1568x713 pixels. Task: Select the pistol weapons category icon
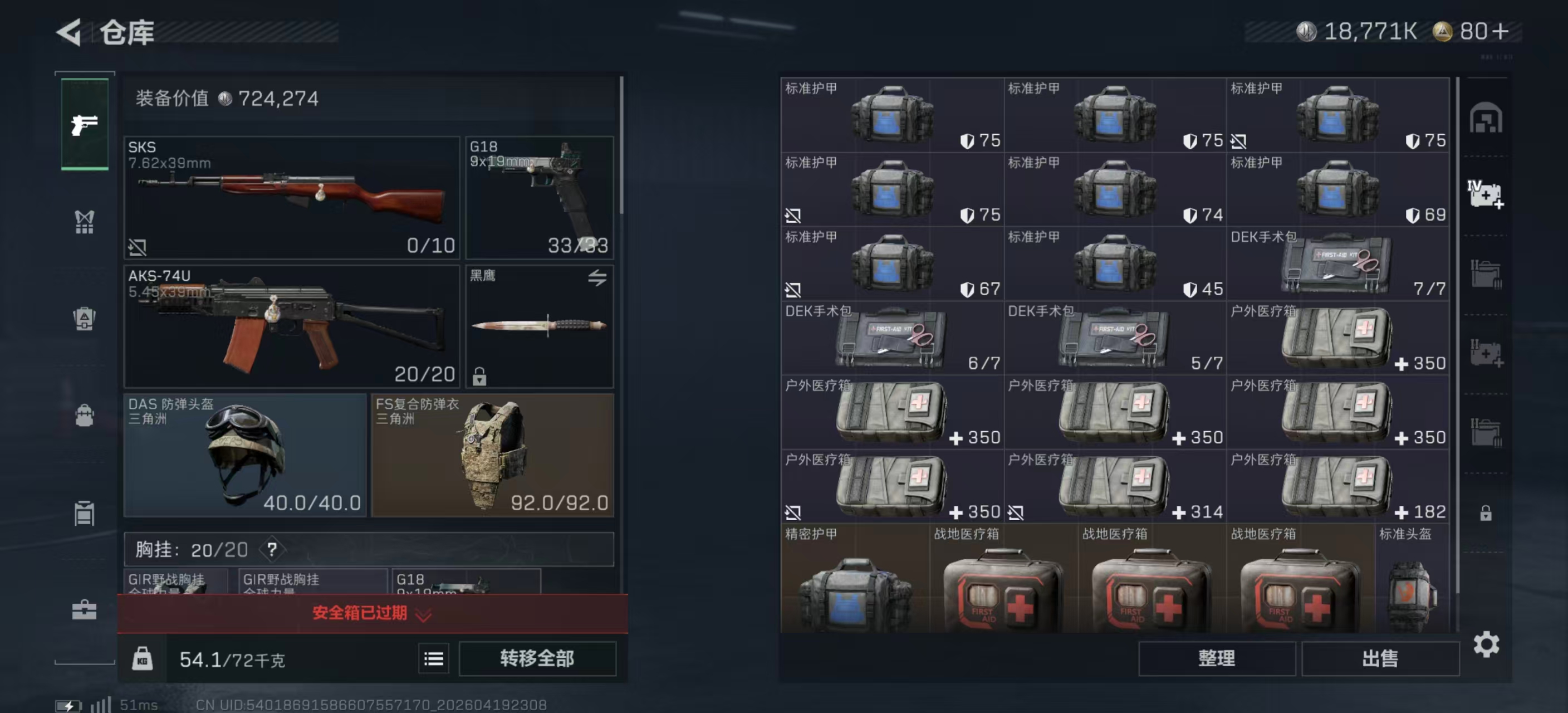[x=84, y=125]
